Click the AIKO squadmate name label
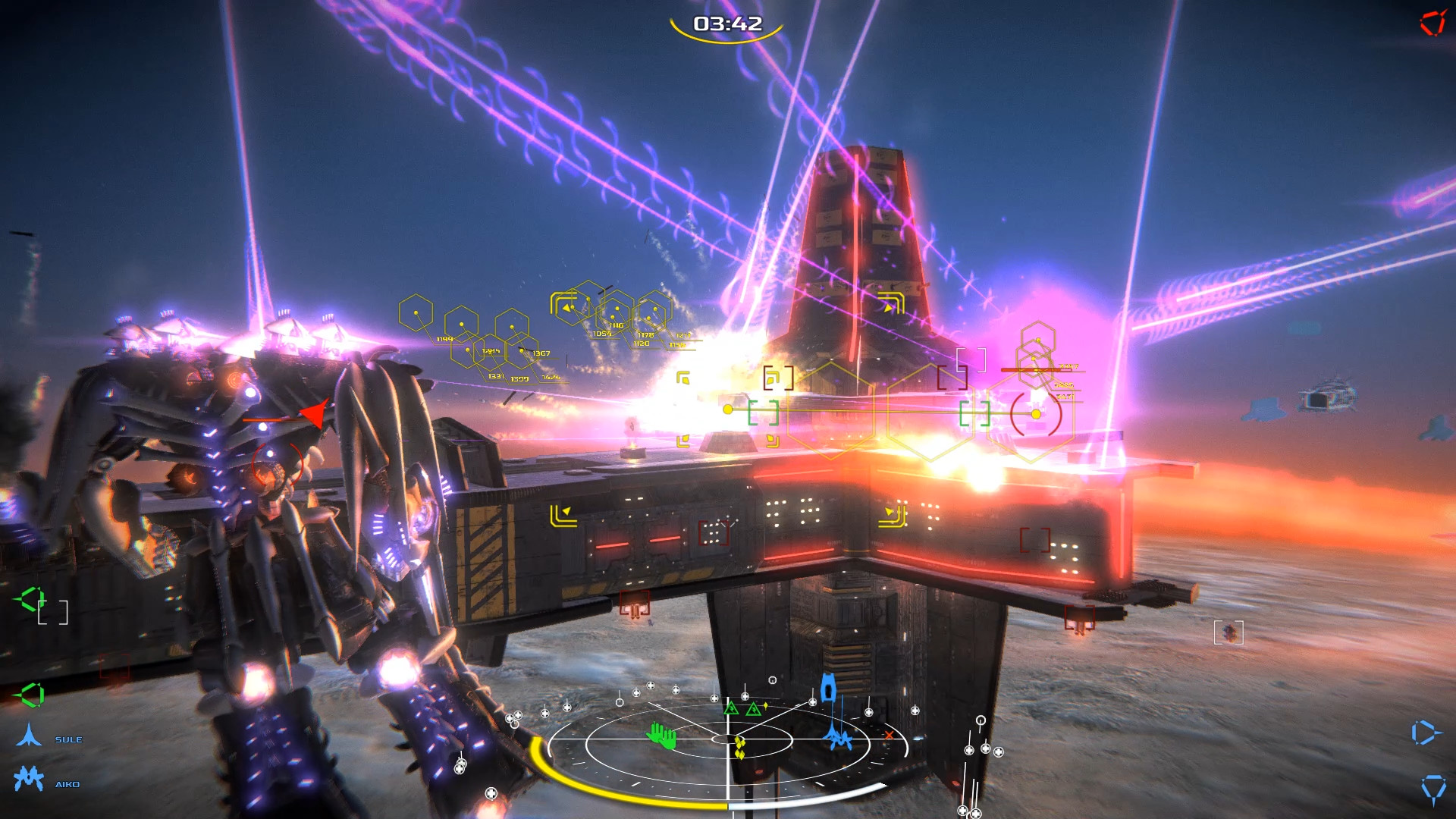The height and width of the screenshot is (819, 1456). tap(67, 784)
